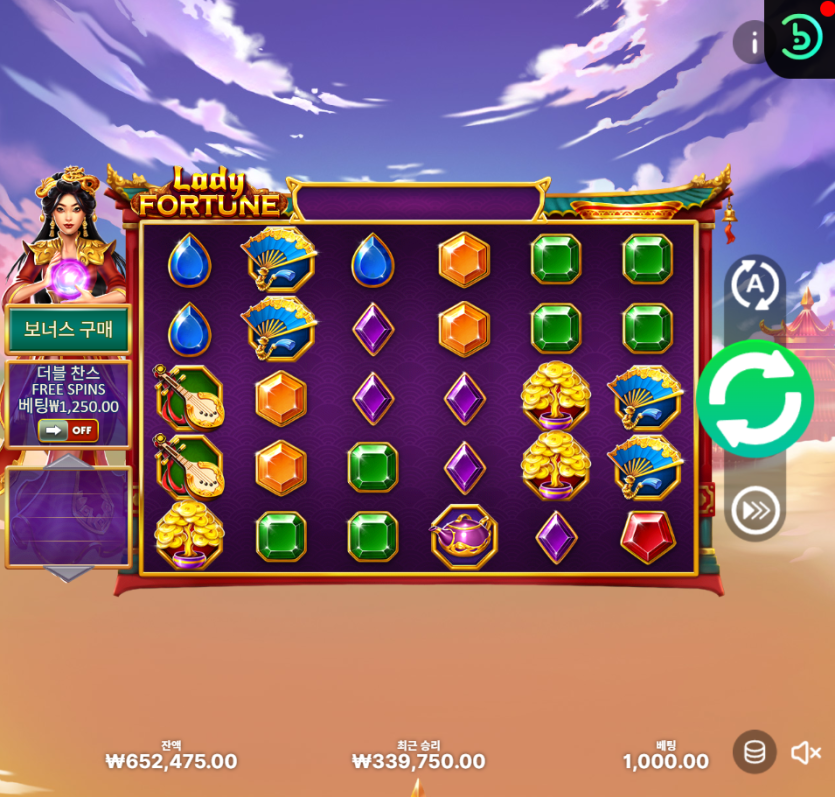
Task: Open the green logo overlay in the corner
Action: pos(800,37)
